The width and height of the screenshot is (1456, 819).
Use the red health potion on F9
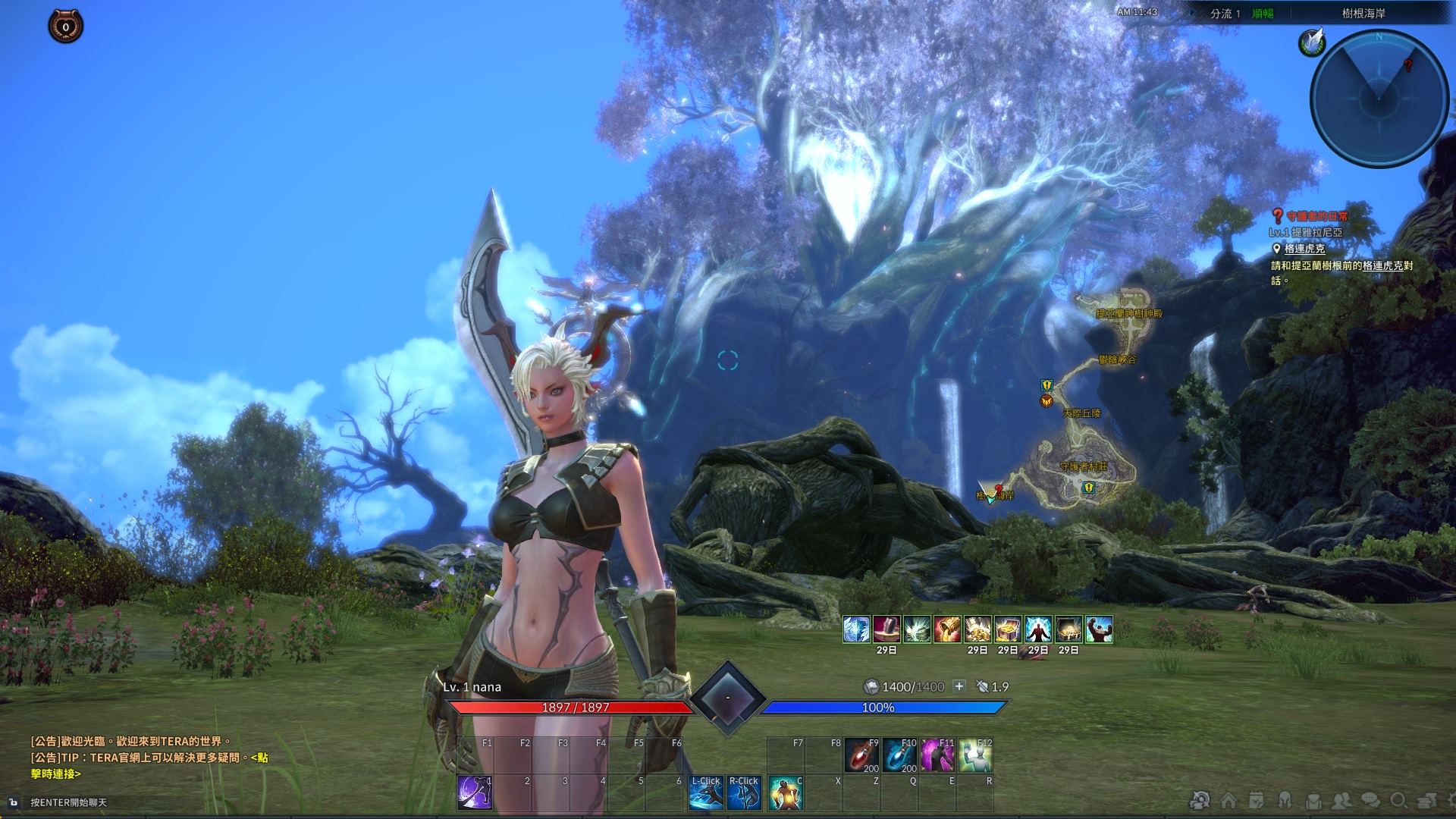[861, 755]
